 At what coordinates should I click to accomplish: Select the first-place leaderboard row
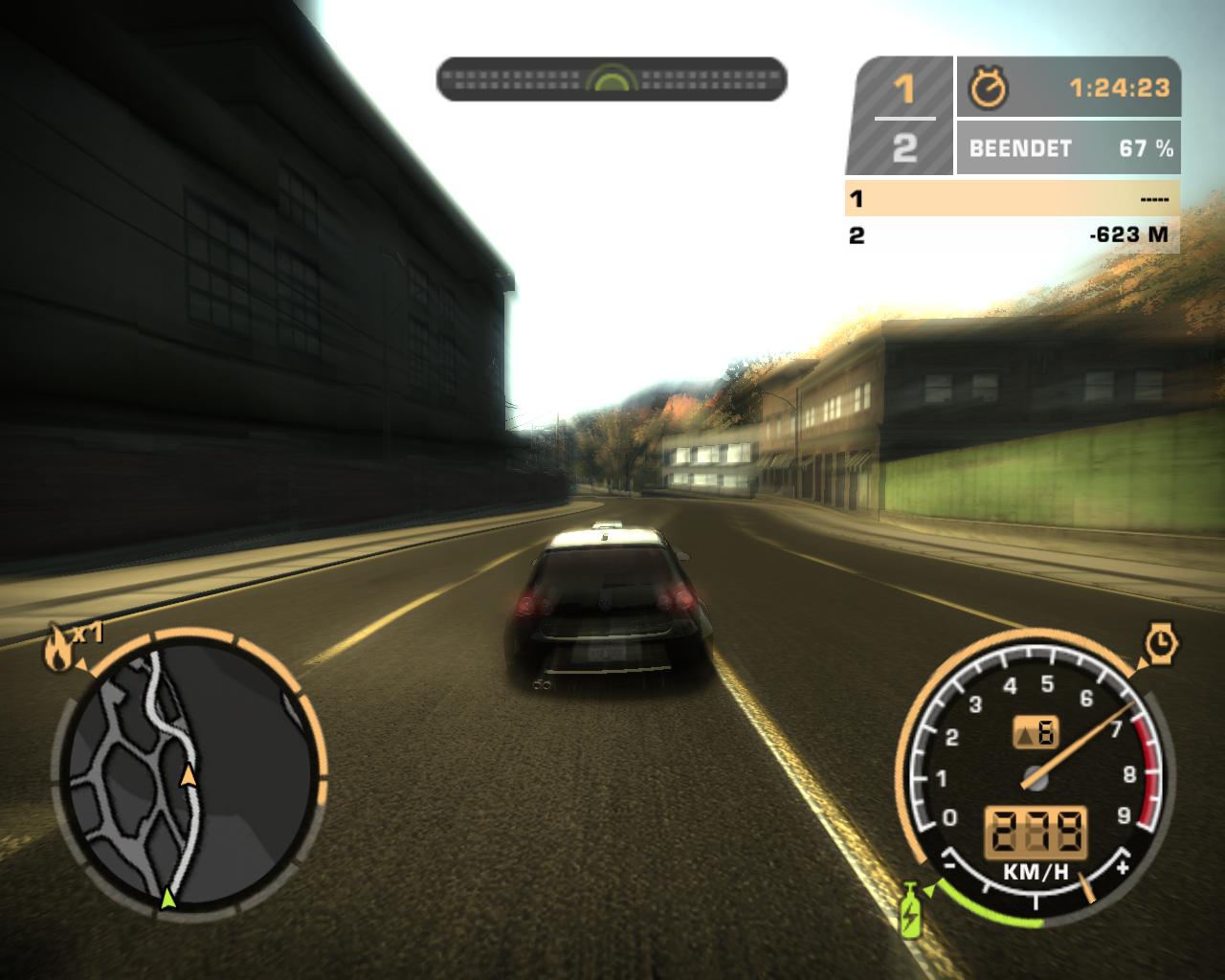coord(1012,199)
